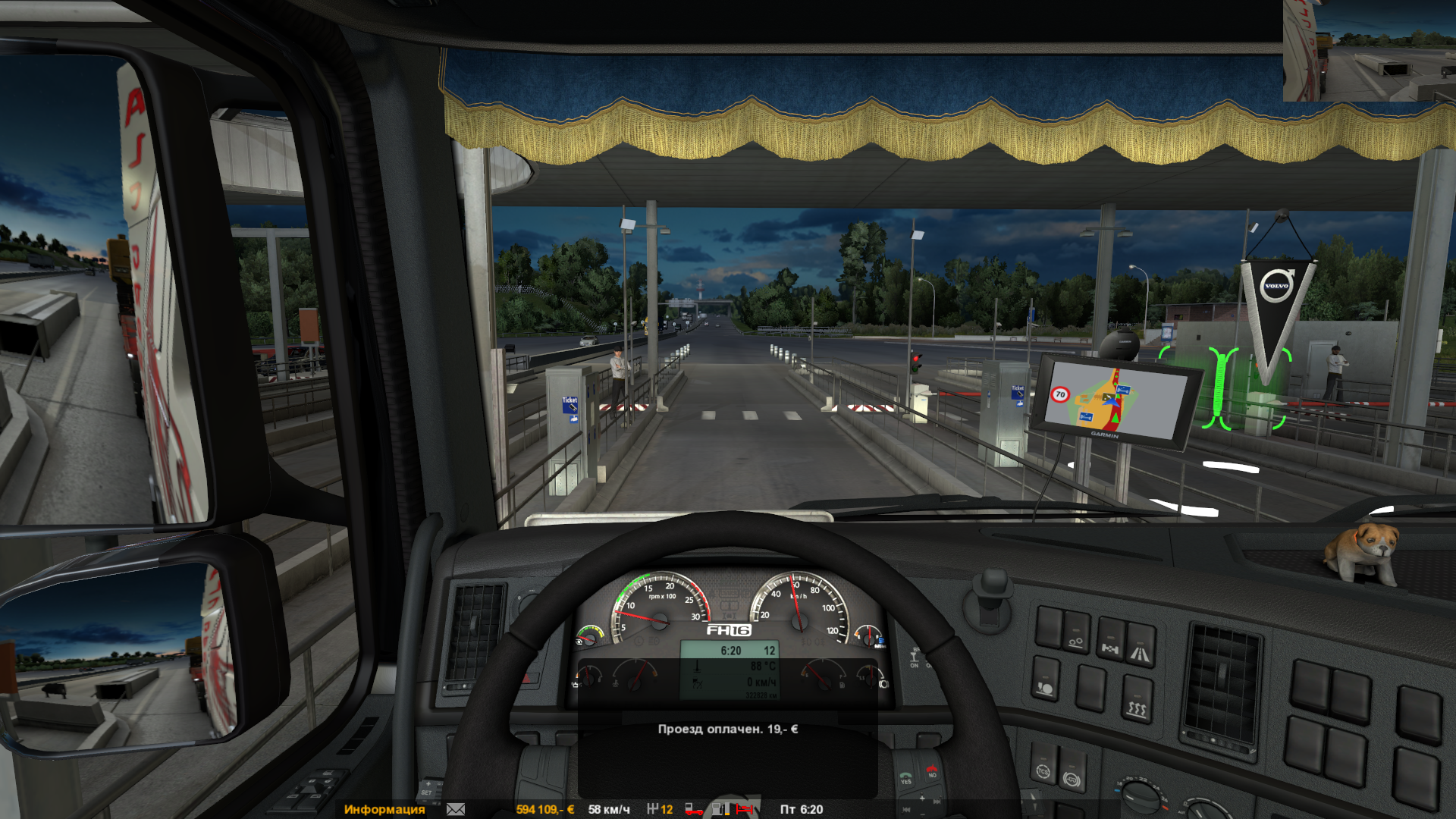
Task: Click the red trailer damage icon
Action: coord(693,809)
